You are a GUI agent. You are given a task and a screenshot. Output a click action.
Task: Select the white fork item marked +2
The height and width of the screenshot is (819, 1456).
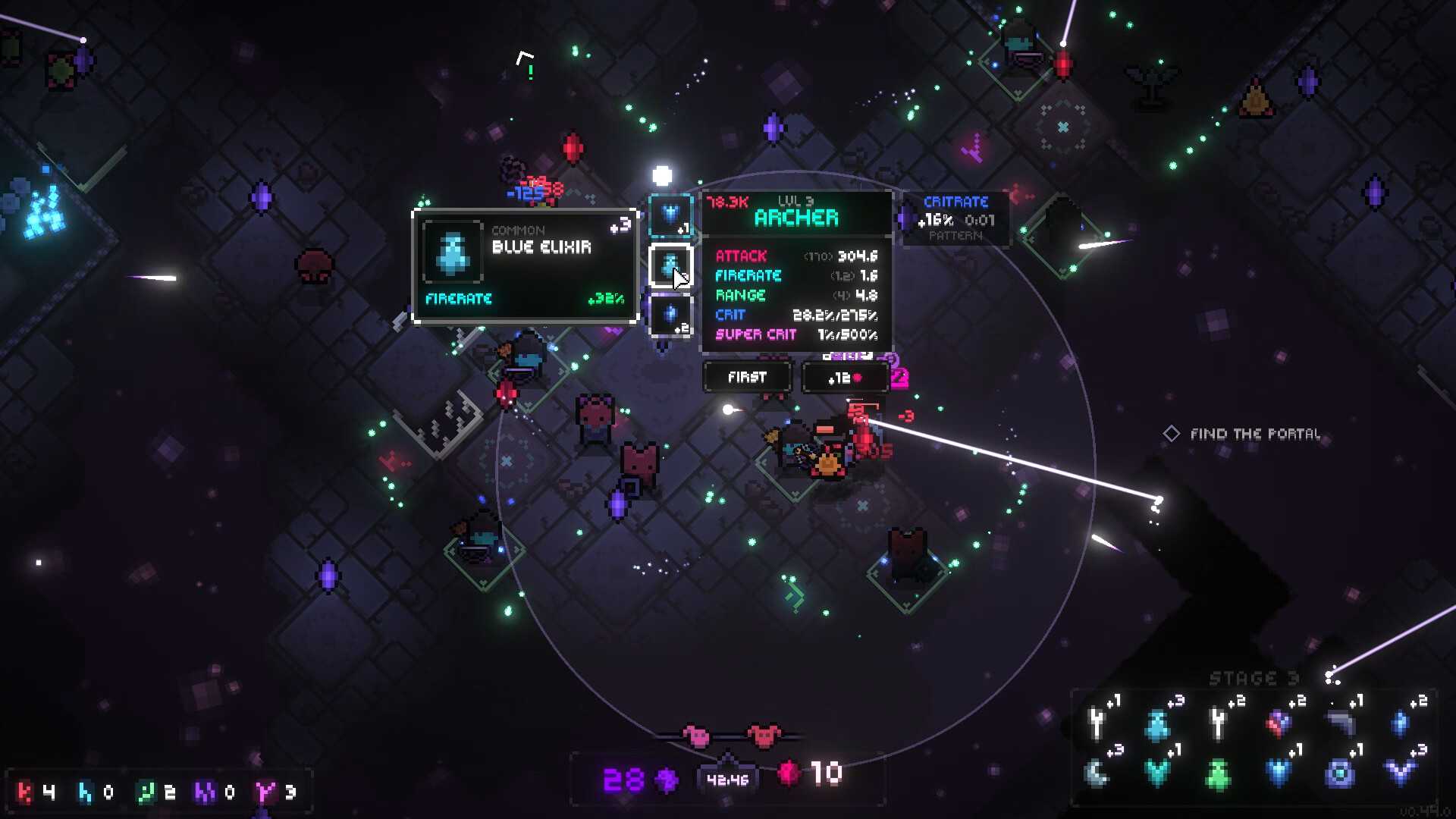tap(1218, 723)
